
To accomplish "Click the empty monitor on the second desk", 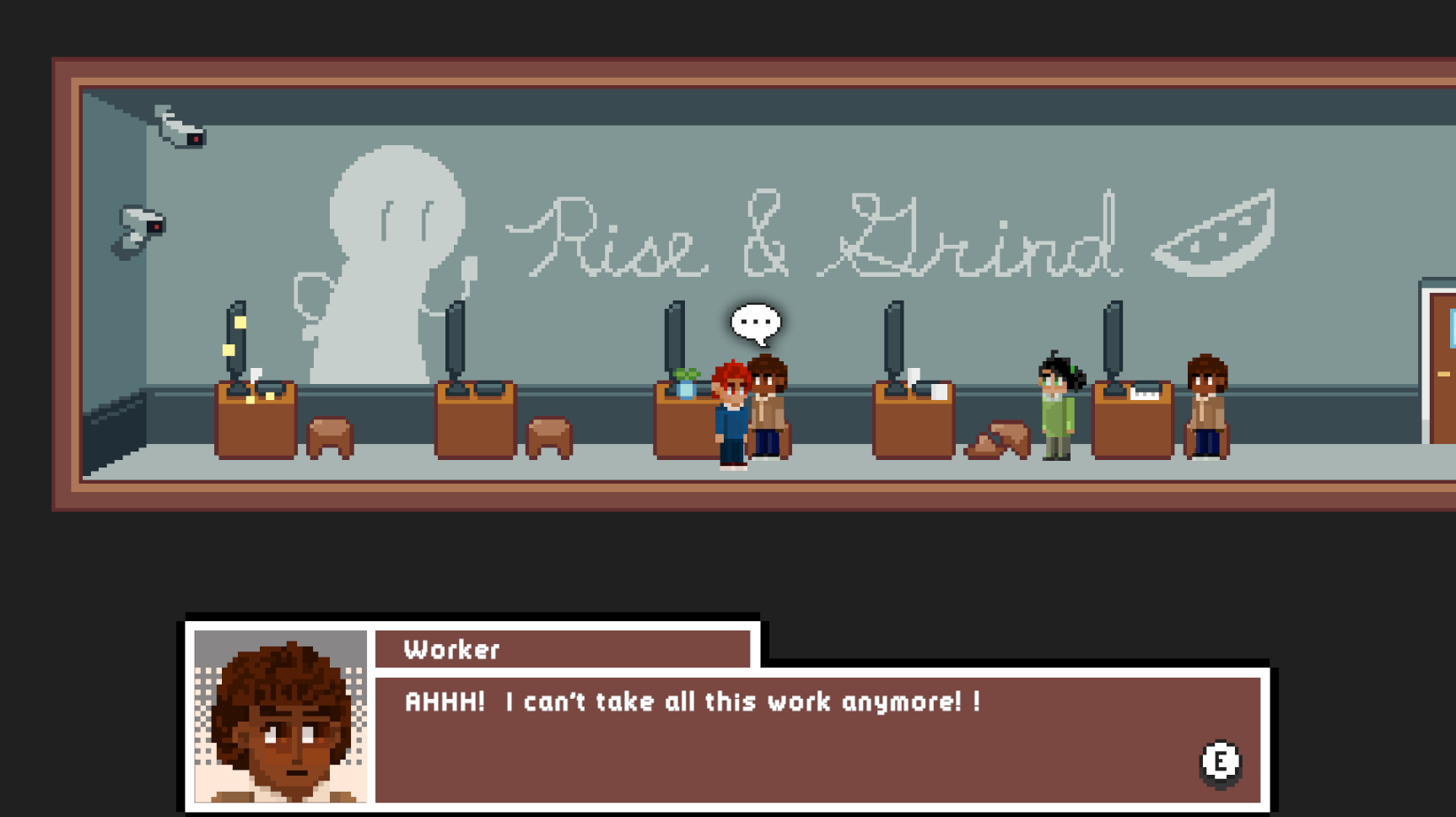I will 456,338.
